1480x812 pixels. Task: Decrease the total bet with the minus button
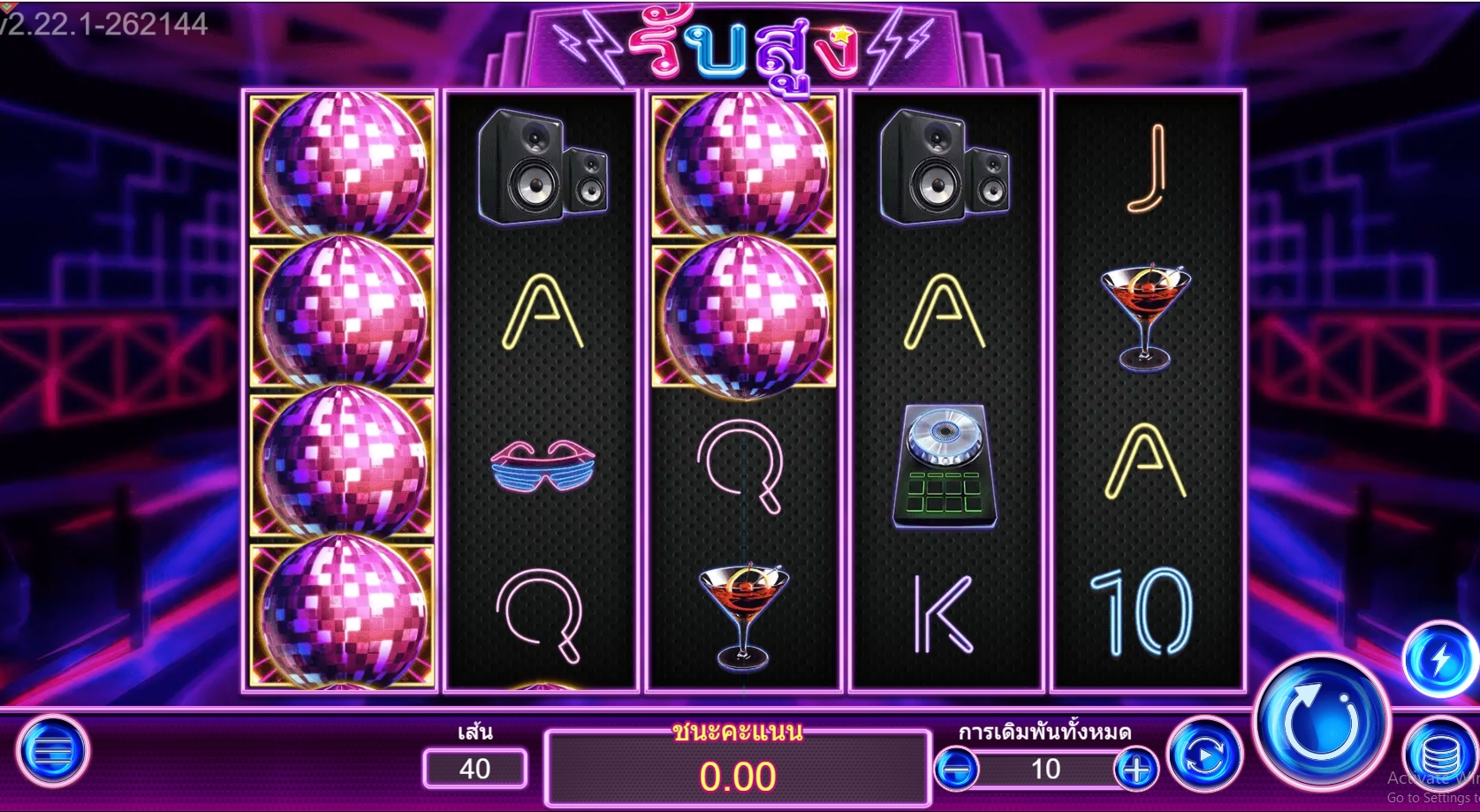960,769
